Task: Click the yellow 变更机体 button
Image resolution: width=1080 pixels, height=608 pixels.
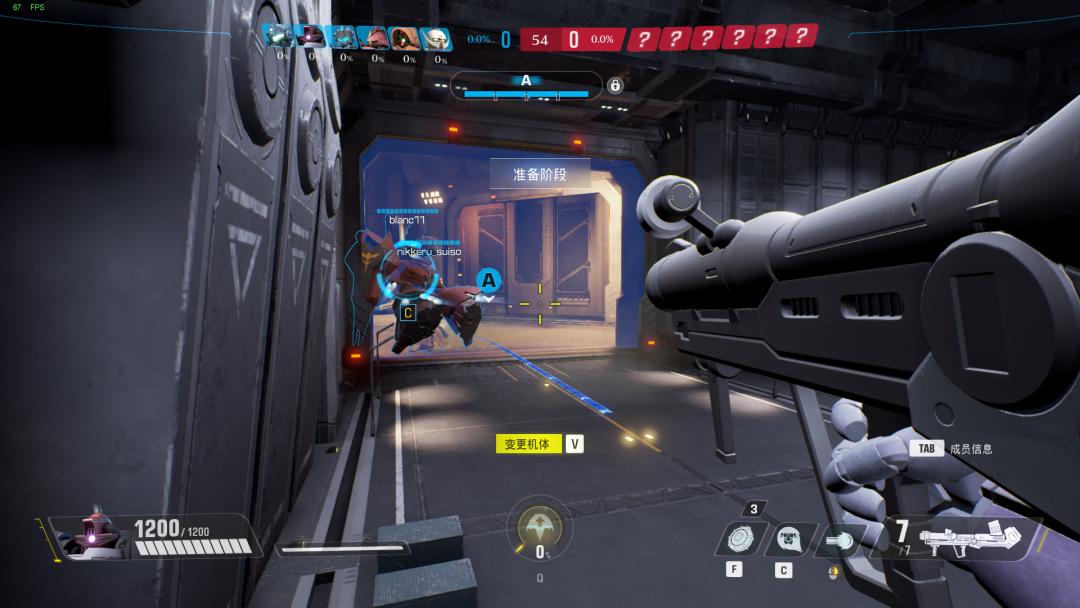Action: 528,444
